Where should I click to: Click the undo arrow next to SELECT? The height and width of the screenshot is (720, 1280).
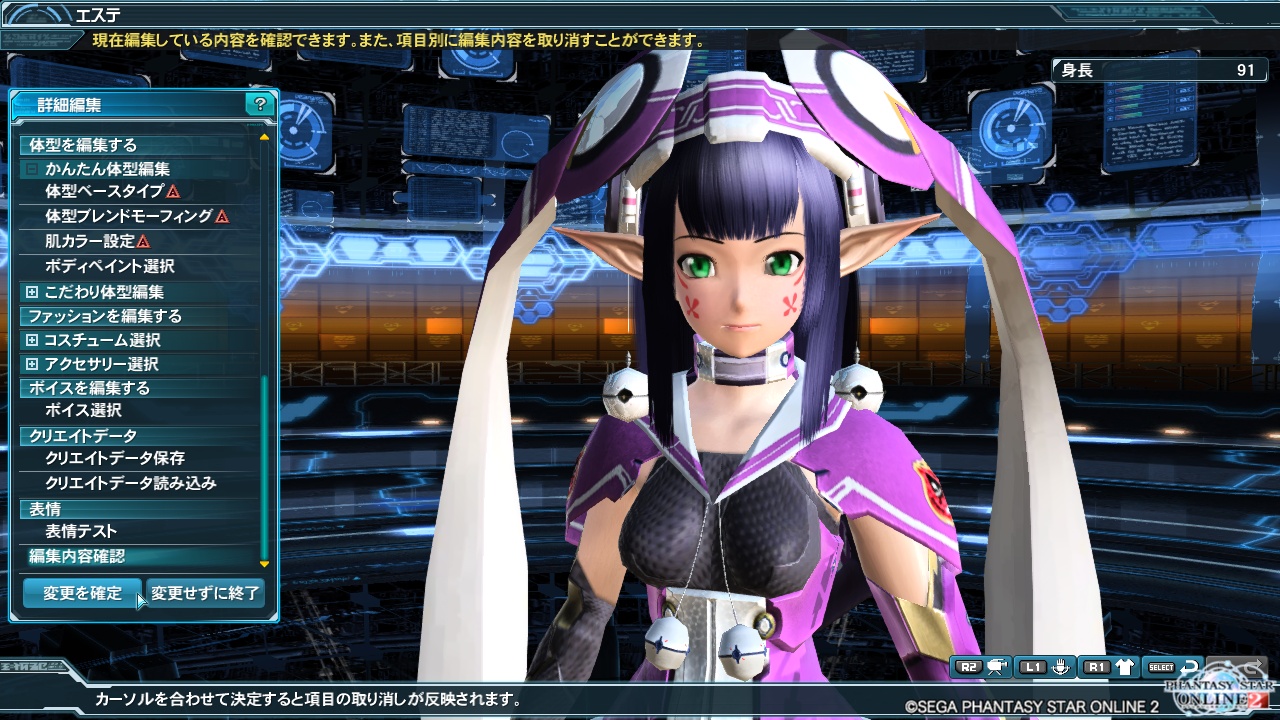click(x=1189, y=666)
